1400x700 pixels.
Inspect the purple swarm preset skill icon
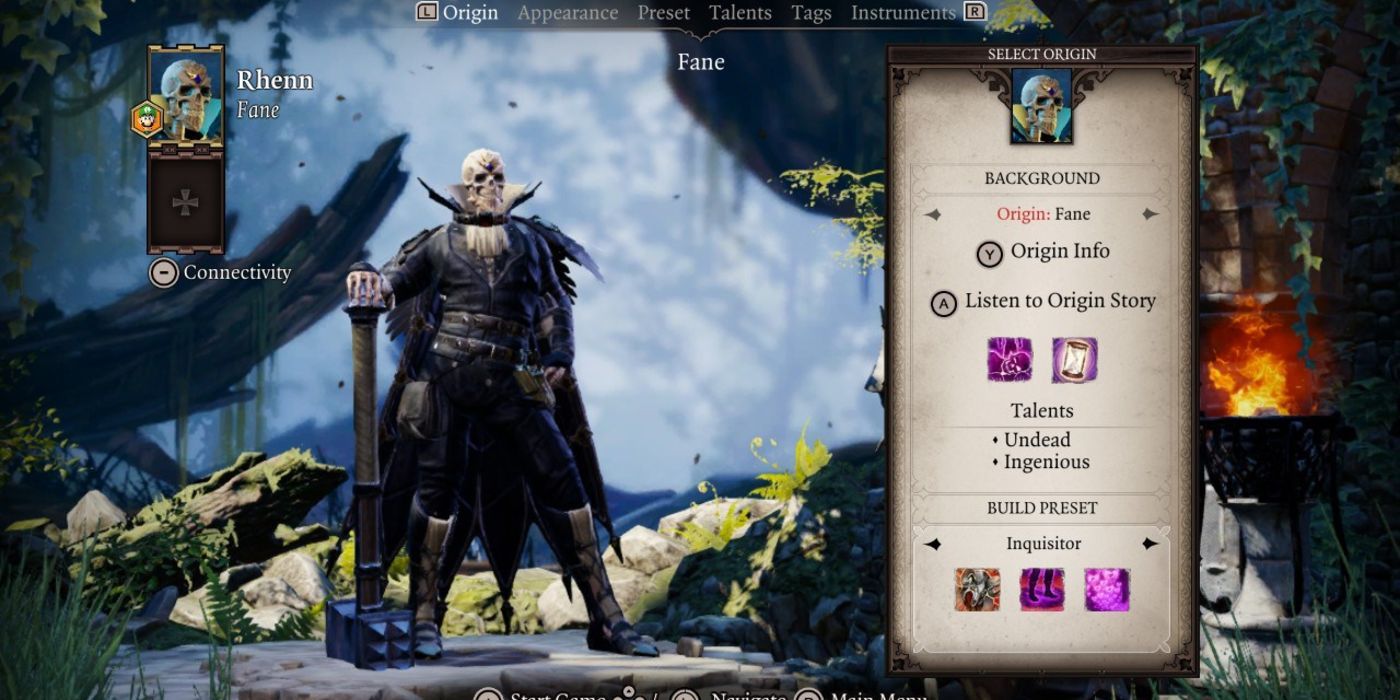1106,590
